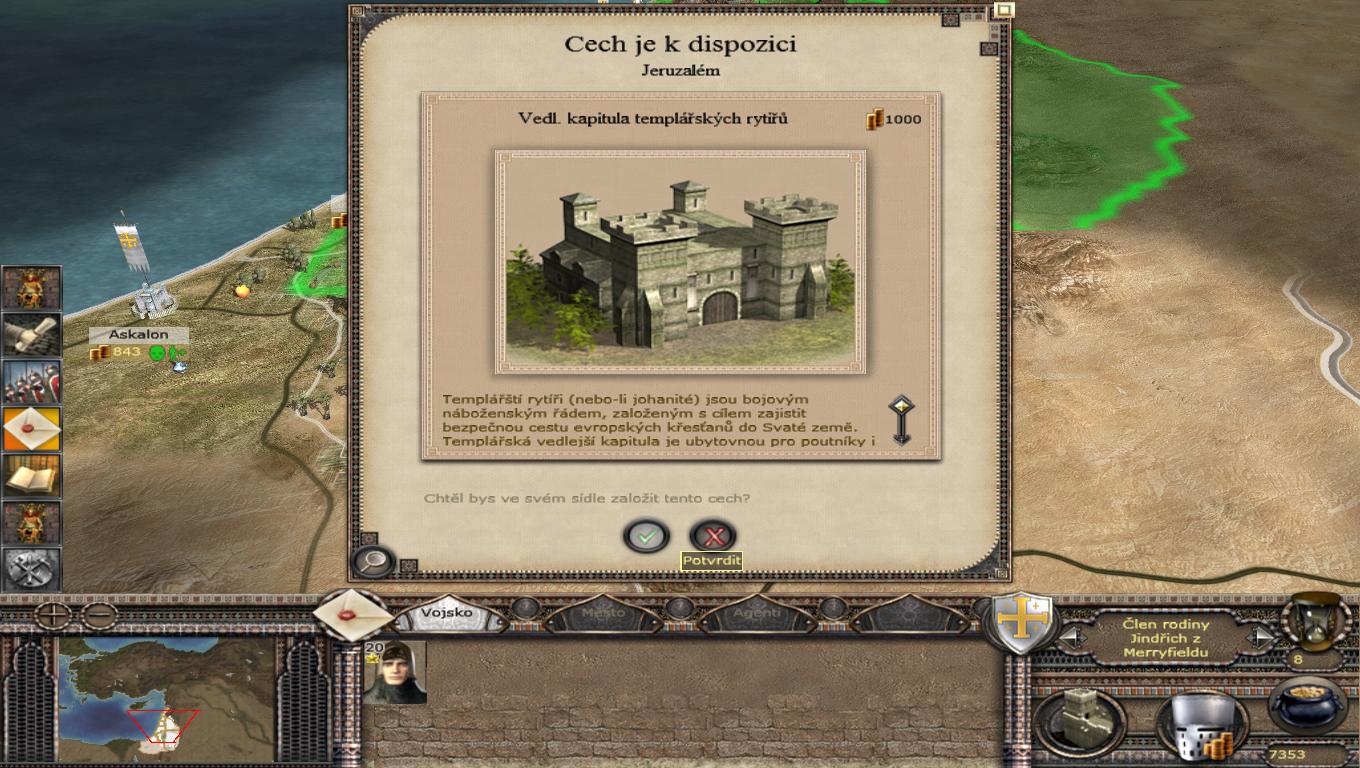The width and height of the screenshot is (1360, 768).
Task: Zoom in the minimap with the plus button
Action: (52, 615)
